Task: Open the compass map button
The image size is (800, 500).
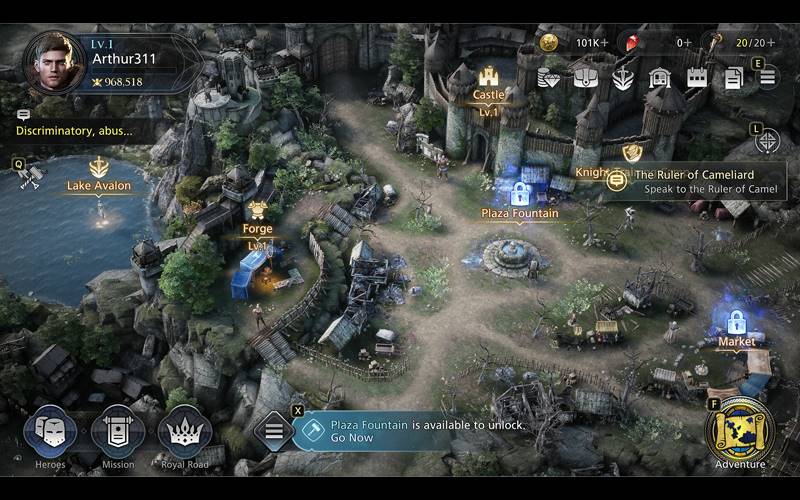Action: [x=768, y=141]
